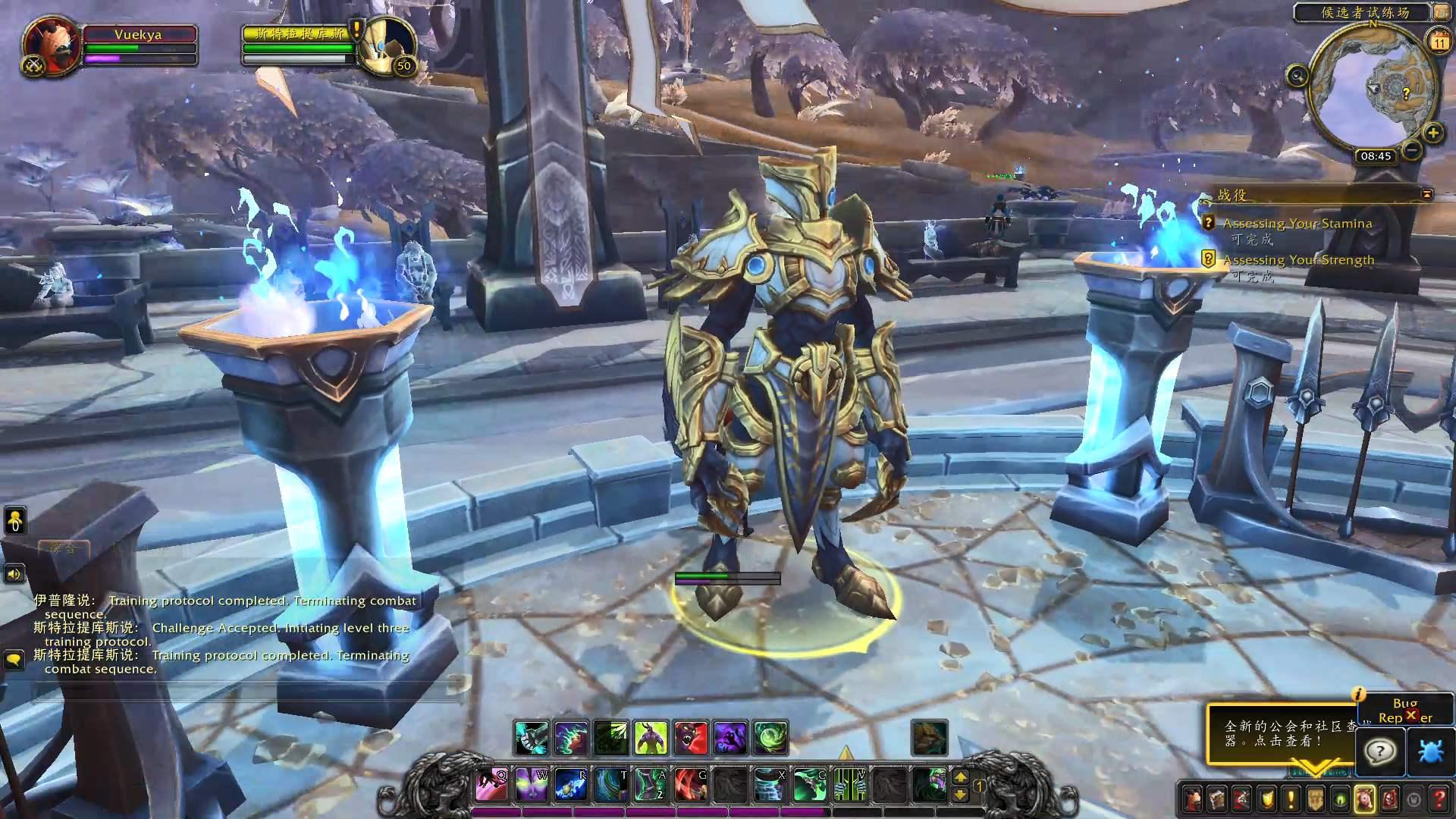Click the minimap's zoom-out minus button
Screen dimensions: 1456x819
(x=1412, y=150)
